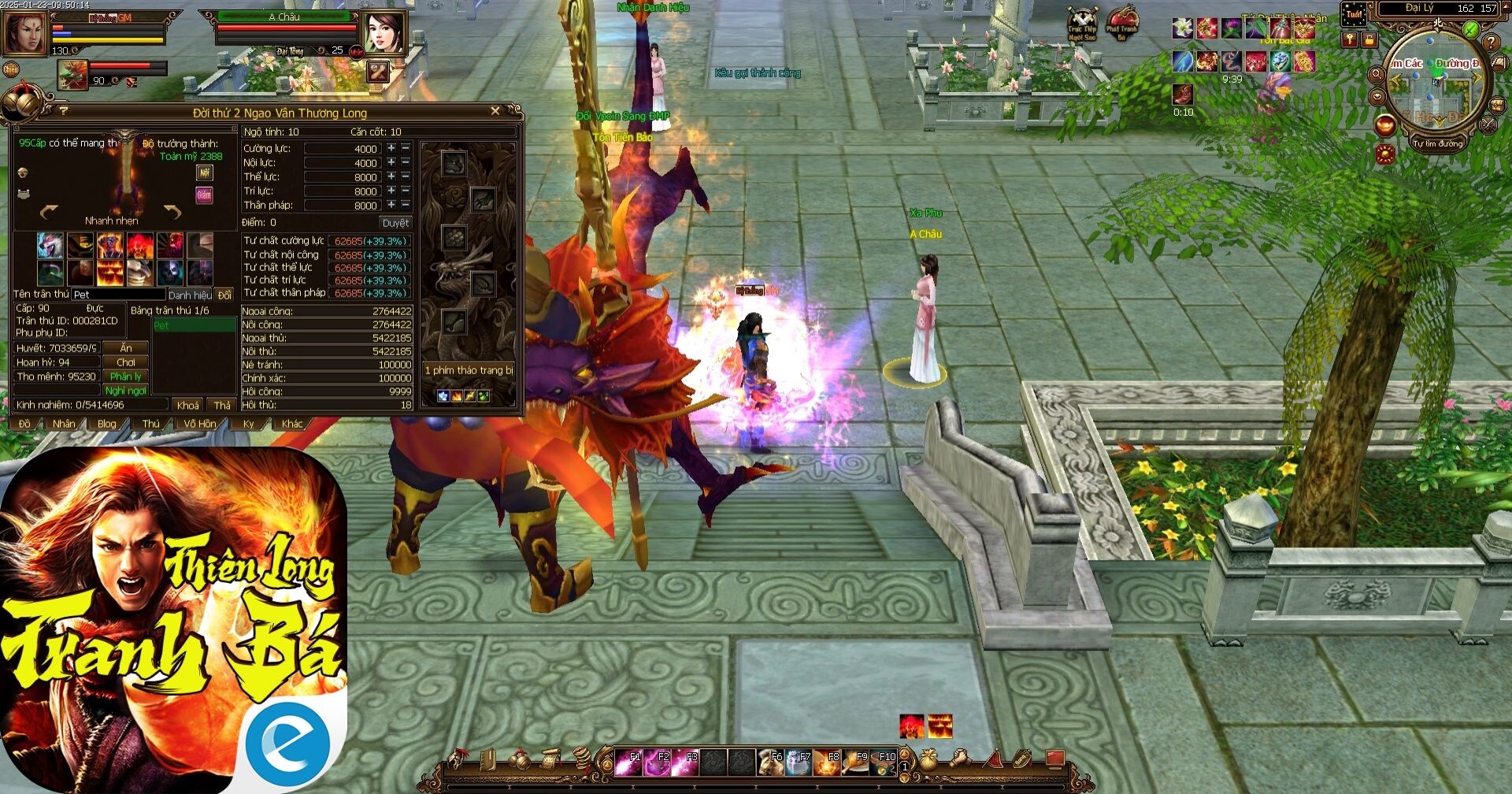This screenshot has height=794, width=1512.
Task: Click the minimap magnifier button
Action: coord(1377,74)
